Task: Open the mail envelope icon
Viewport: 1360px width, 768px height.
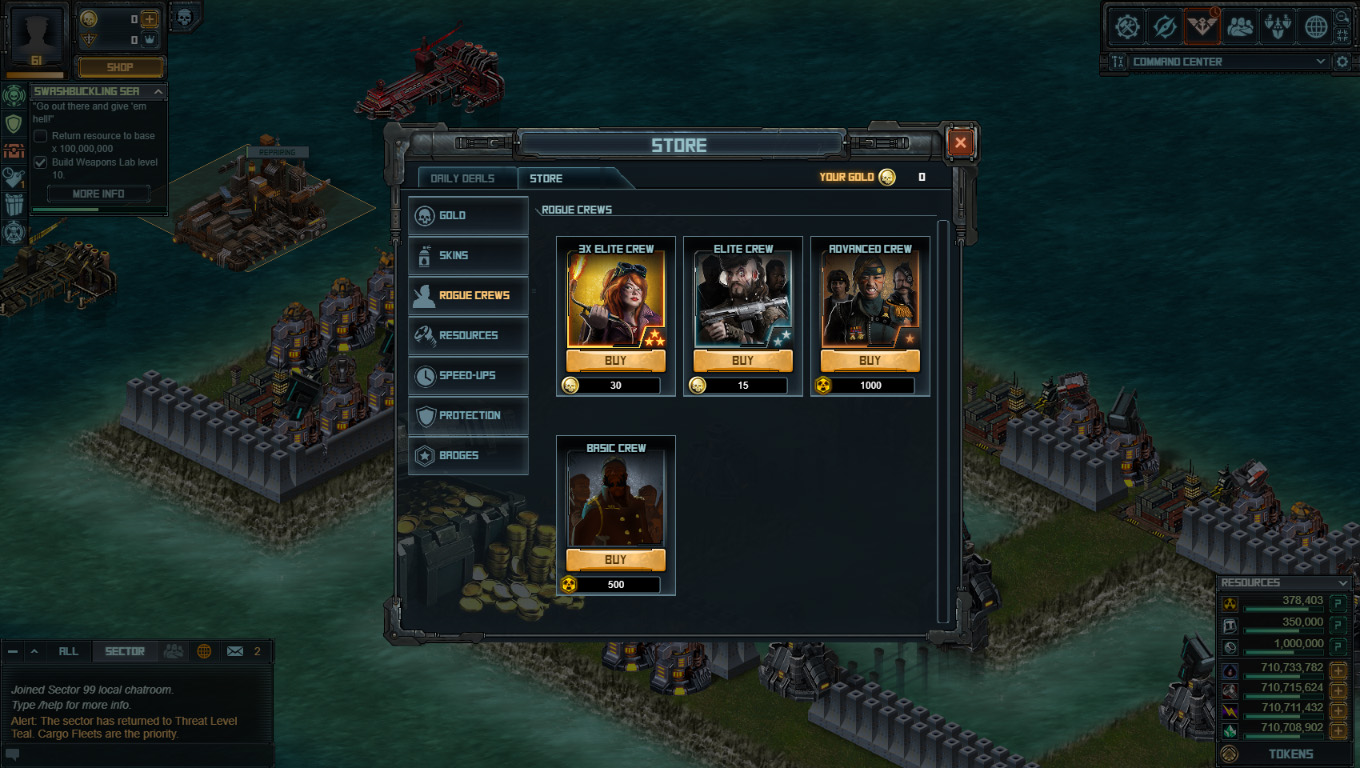Action: (235, 651)
